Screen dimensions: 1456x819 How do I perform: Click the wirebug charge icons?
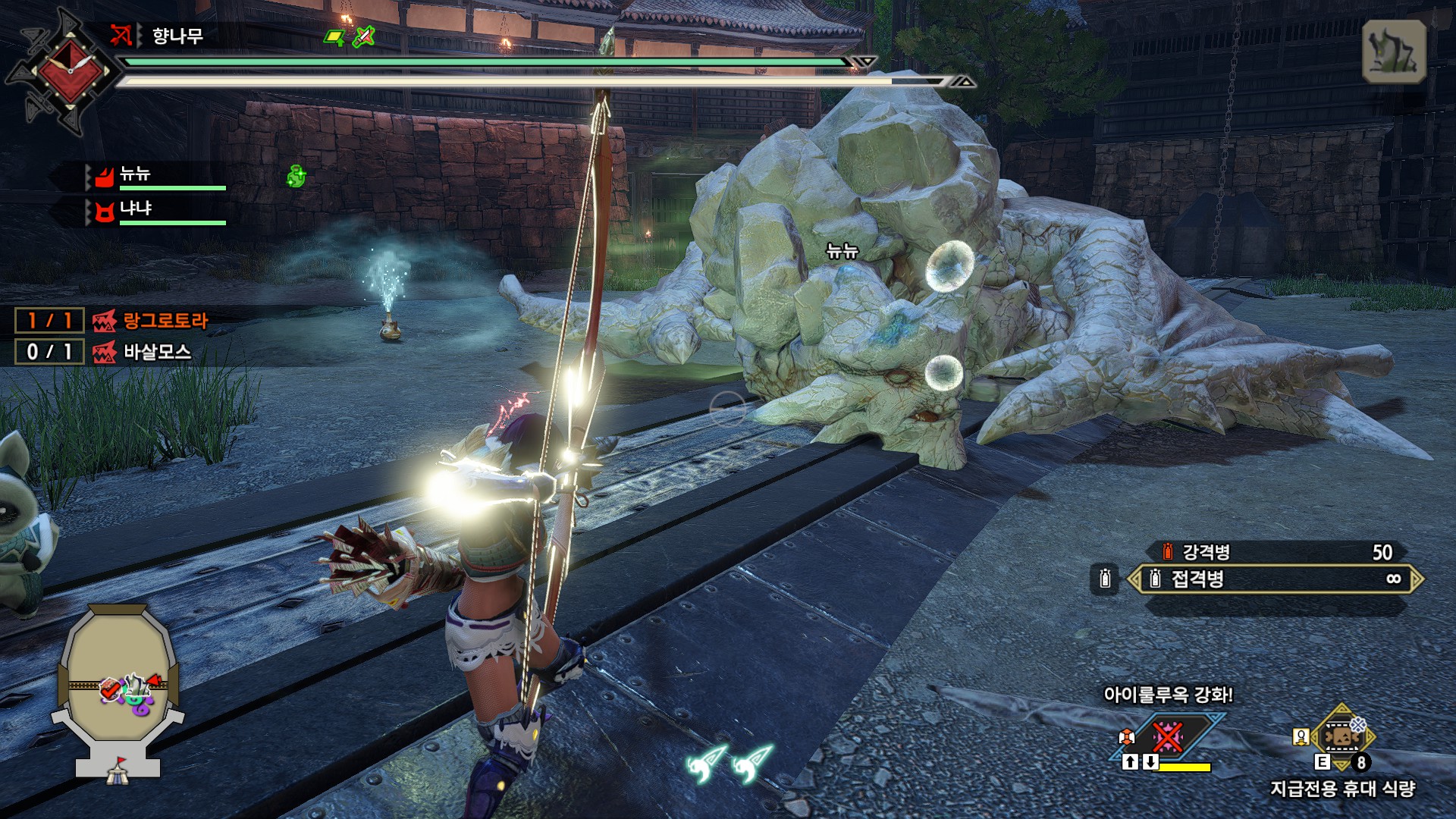728,762
